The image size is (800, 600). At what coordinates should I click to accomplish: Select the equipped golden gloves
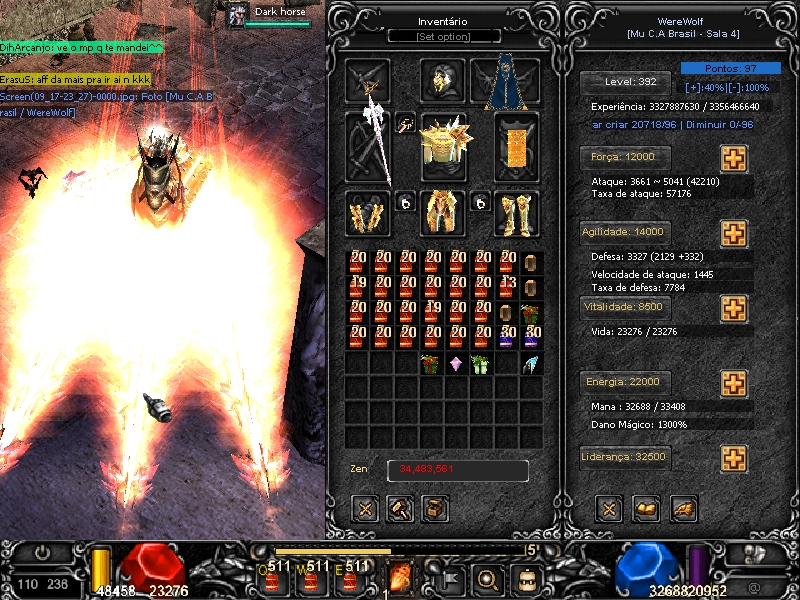pyautogui.click(x=367, y=213)
